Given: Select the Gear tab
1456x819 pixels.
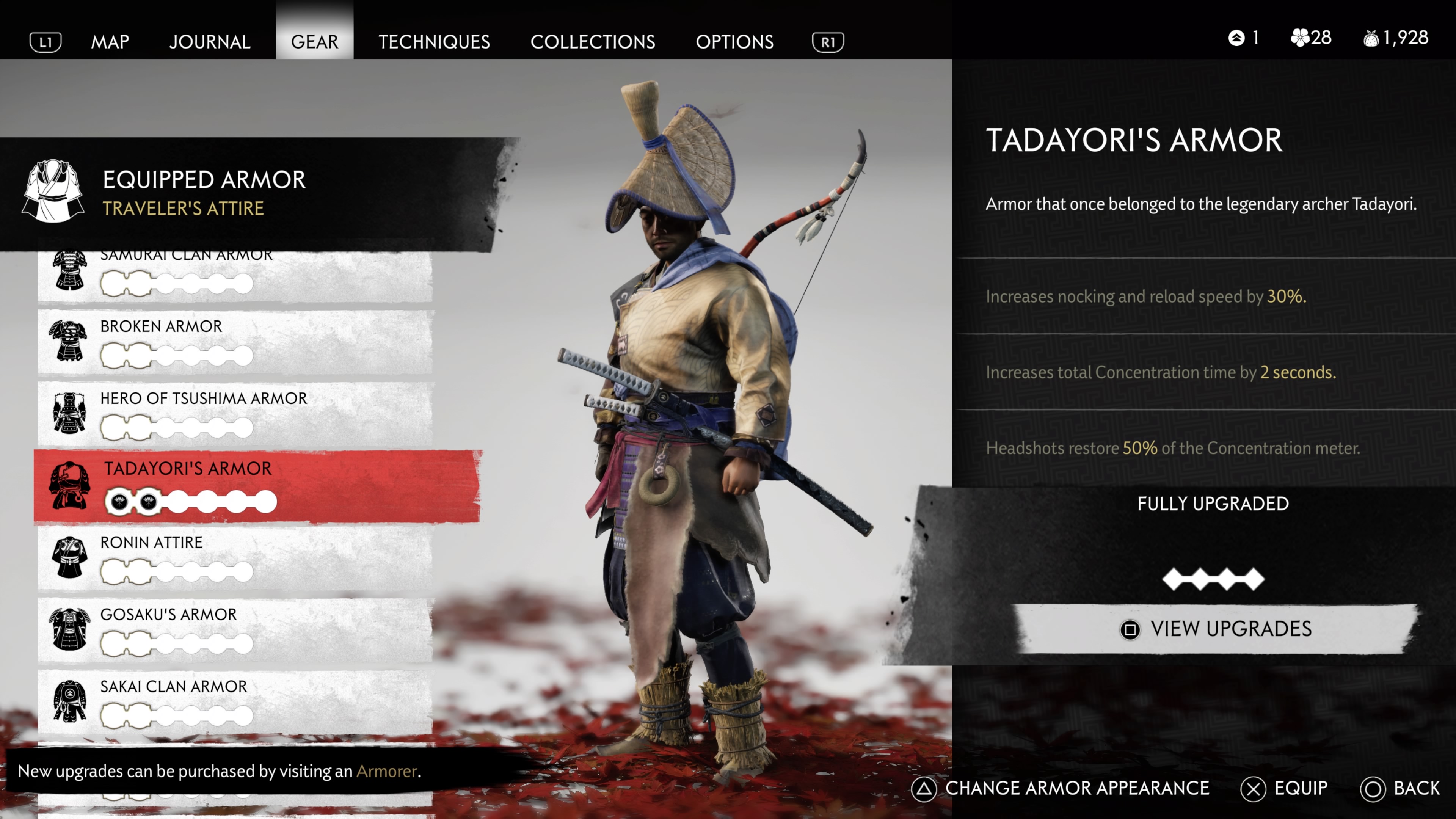Looking at the screenshot, I should [314, 42].
